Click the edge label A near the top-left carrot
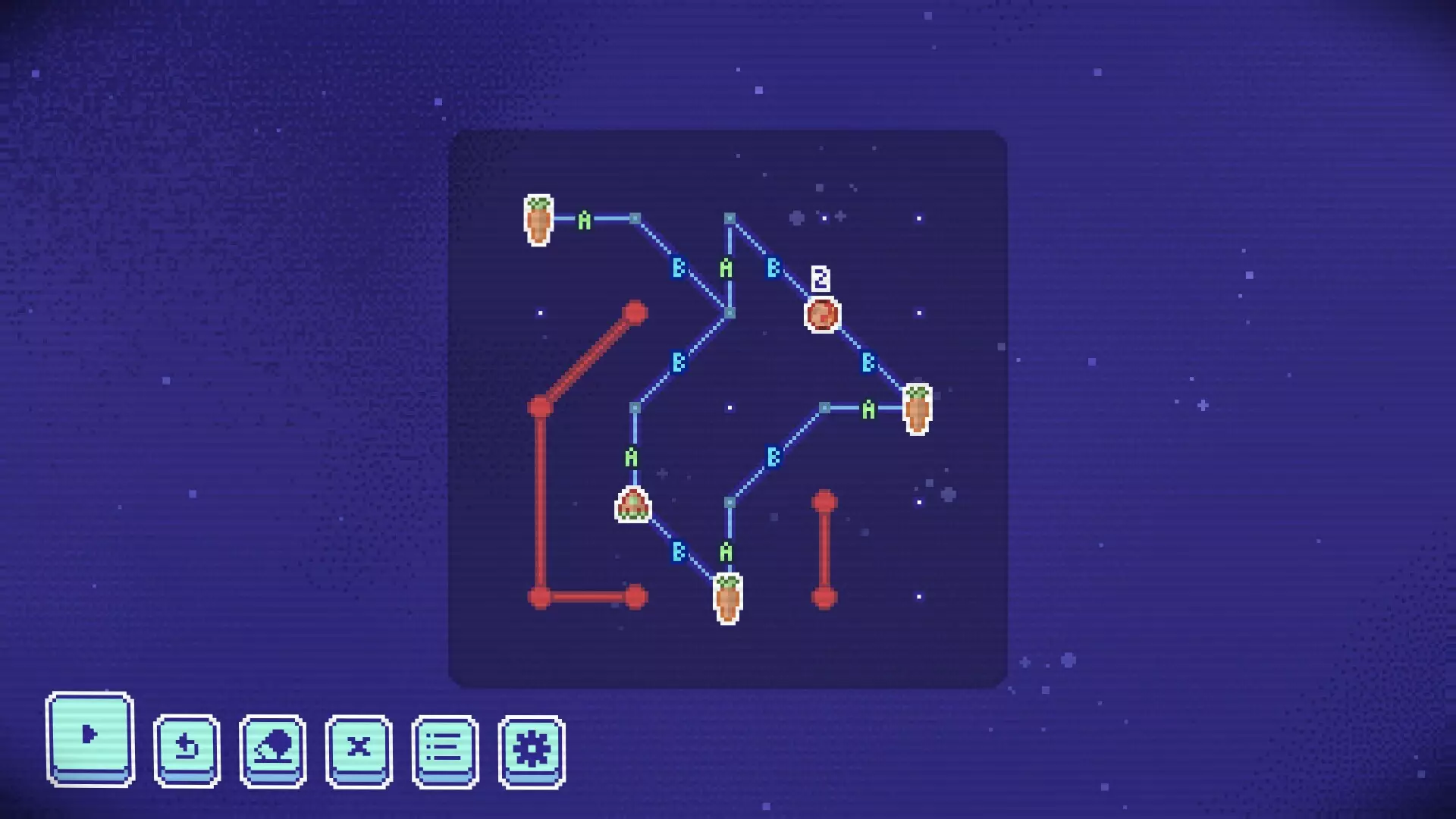1456x819 pixels. tap(584, 218)
